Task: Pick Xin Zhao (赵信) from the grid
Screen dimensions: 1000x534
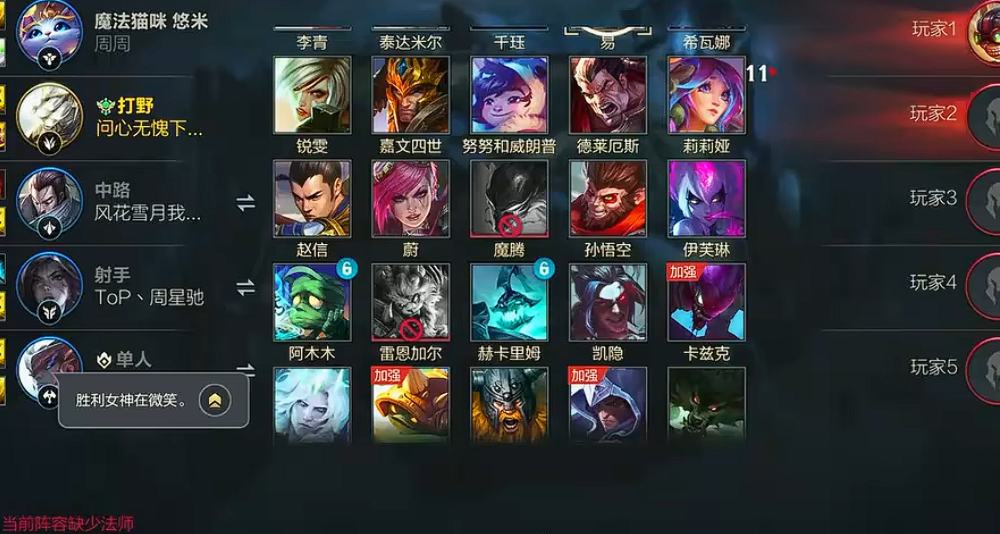Action: click(312, 199)
